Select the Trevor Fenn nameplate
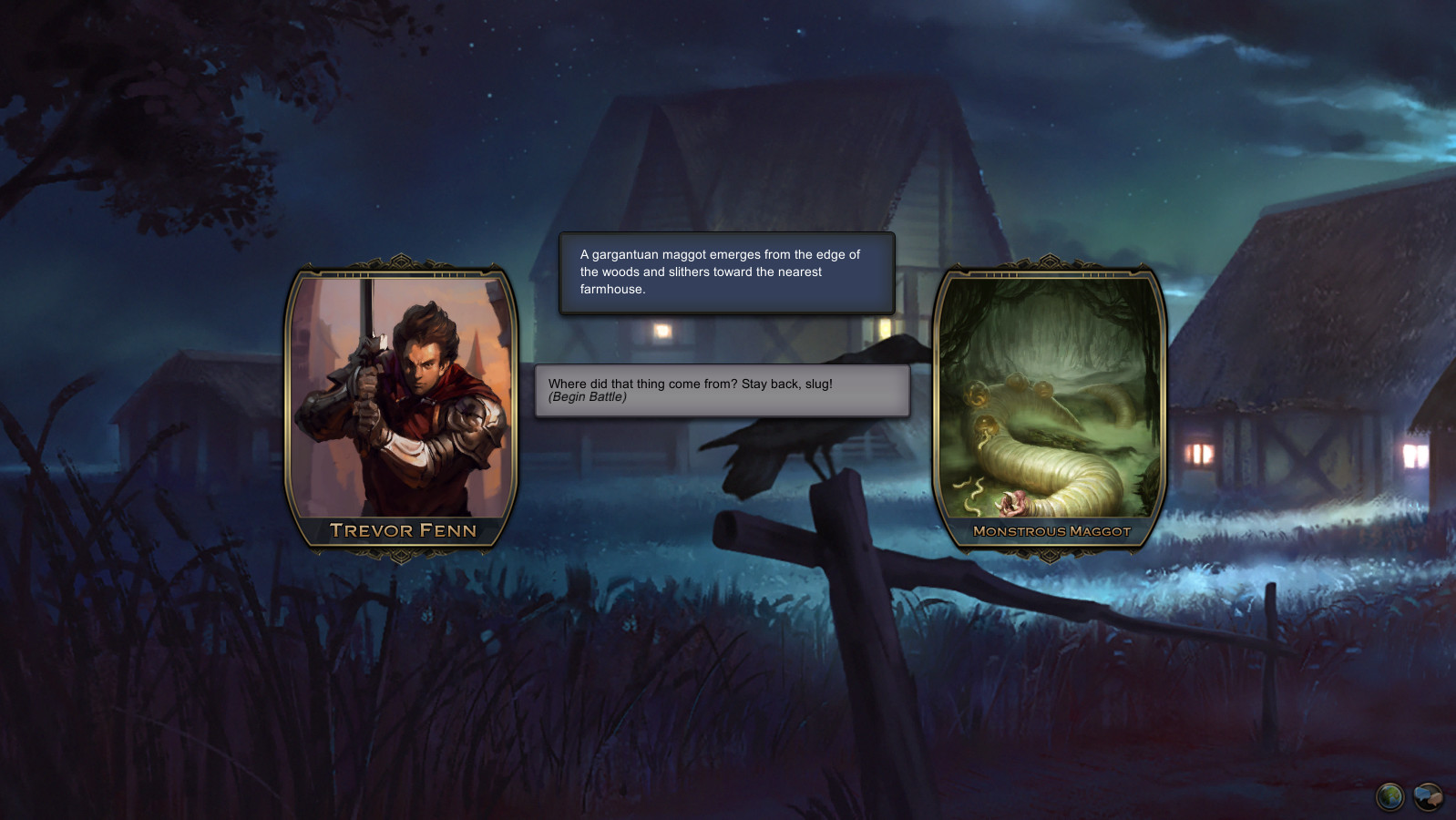This screenshot has width=1456, height=820. click(x=401, y=529)
